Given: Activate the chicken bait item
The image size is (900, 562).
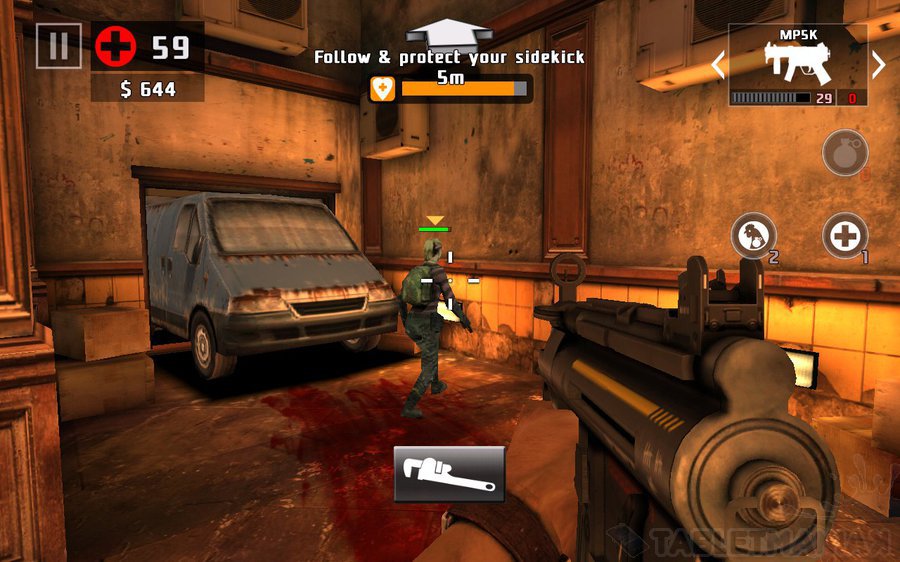Looking at the screenshot, I should 753,236.
